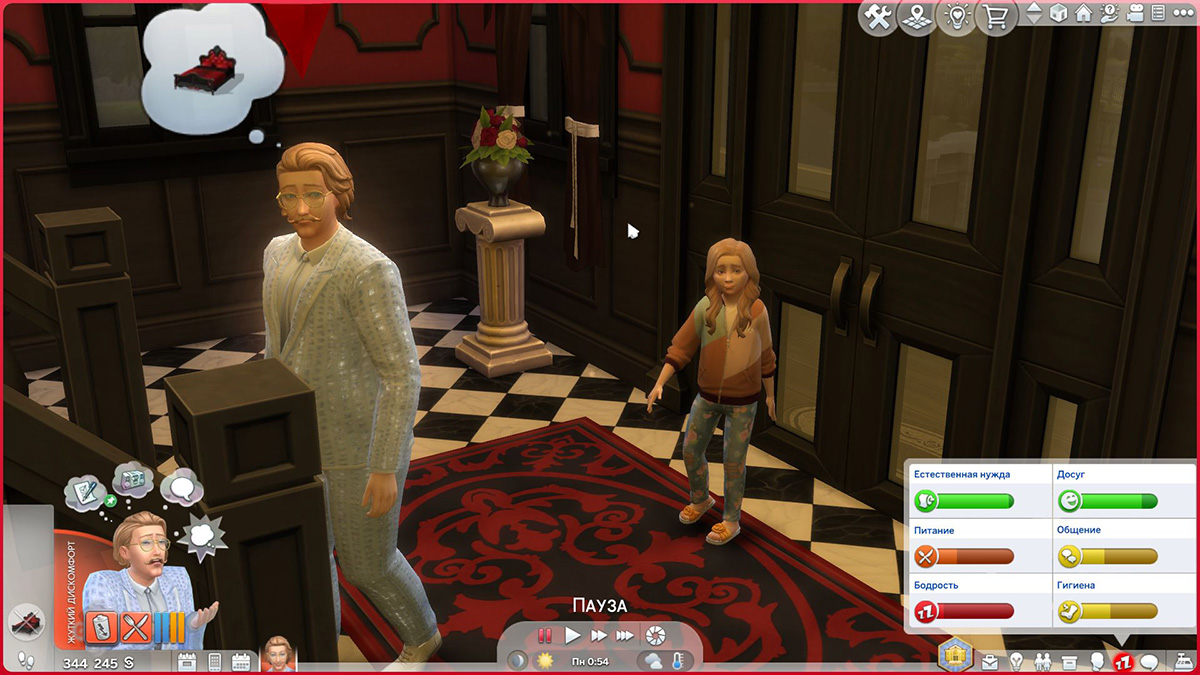Set game speed to fast forward
The width and height of the screenshot is (1200, 675).
tap(599, 635)
